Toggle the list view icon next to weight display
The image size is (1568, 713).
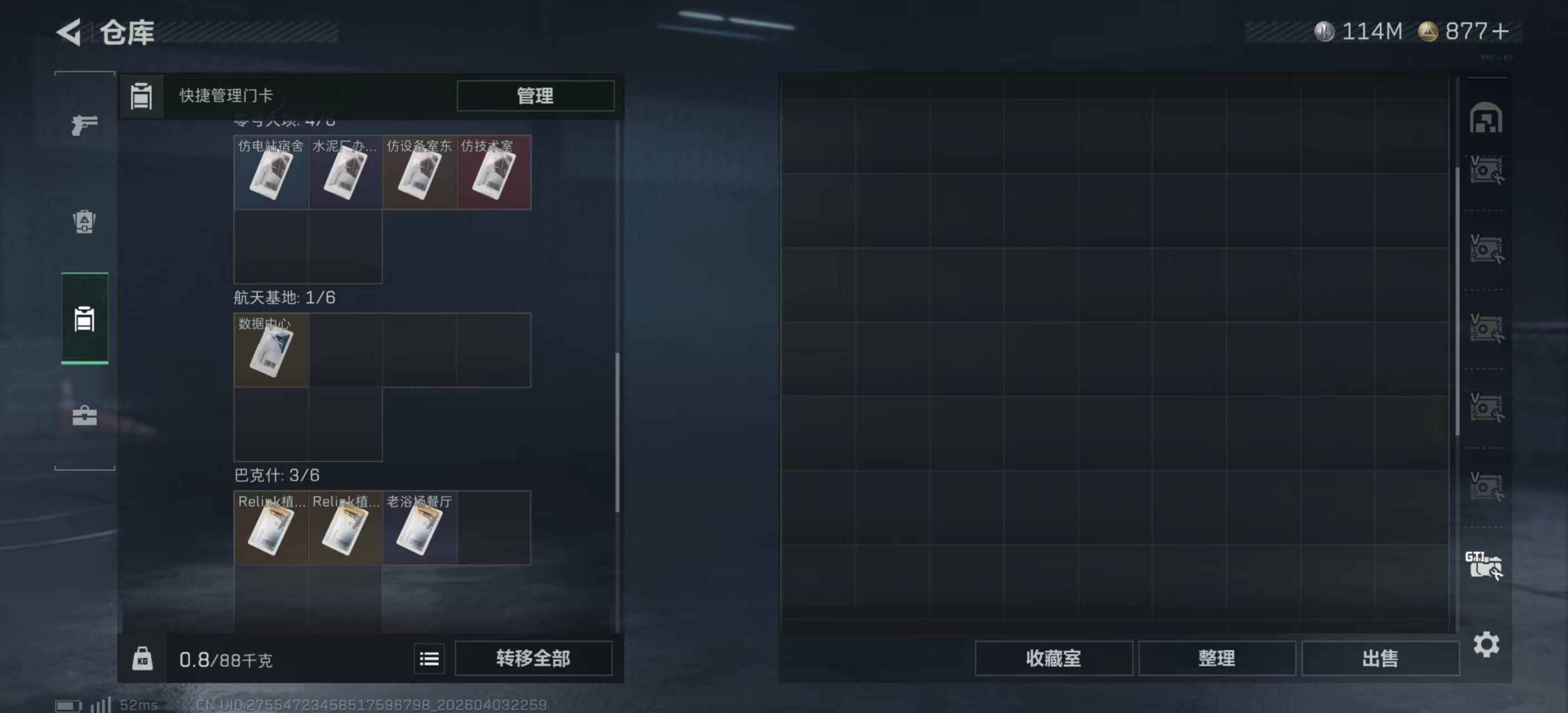429,659
